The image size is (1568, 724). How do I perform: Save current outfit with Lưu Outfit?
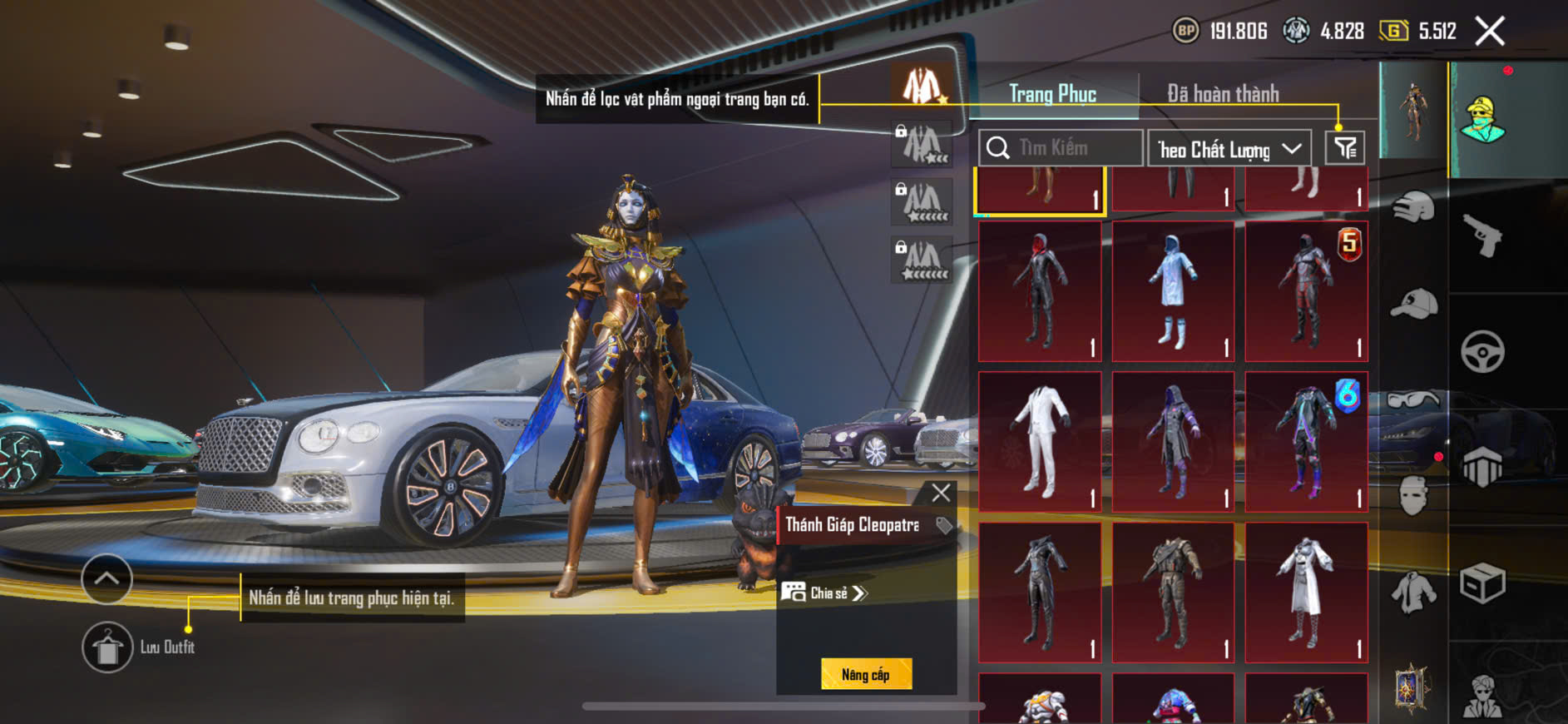pos(107,647)
